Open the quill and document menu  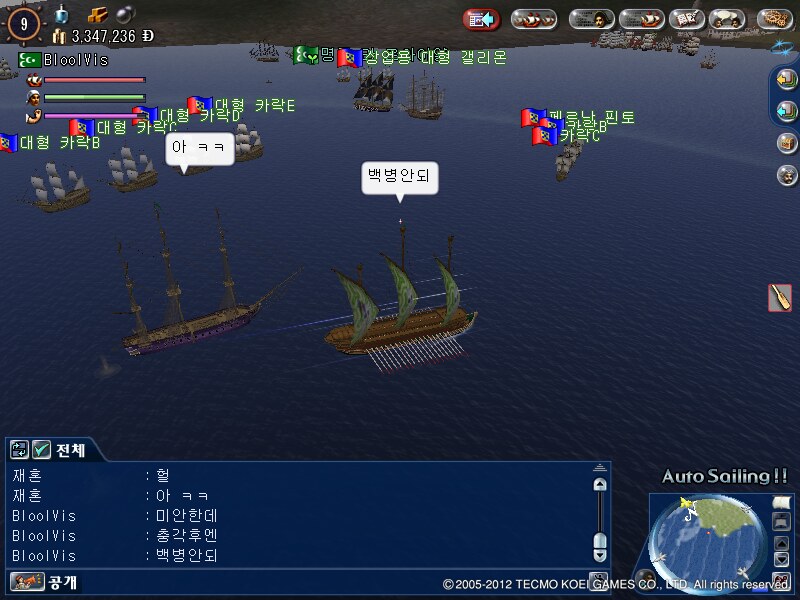(x=686, y=19)
